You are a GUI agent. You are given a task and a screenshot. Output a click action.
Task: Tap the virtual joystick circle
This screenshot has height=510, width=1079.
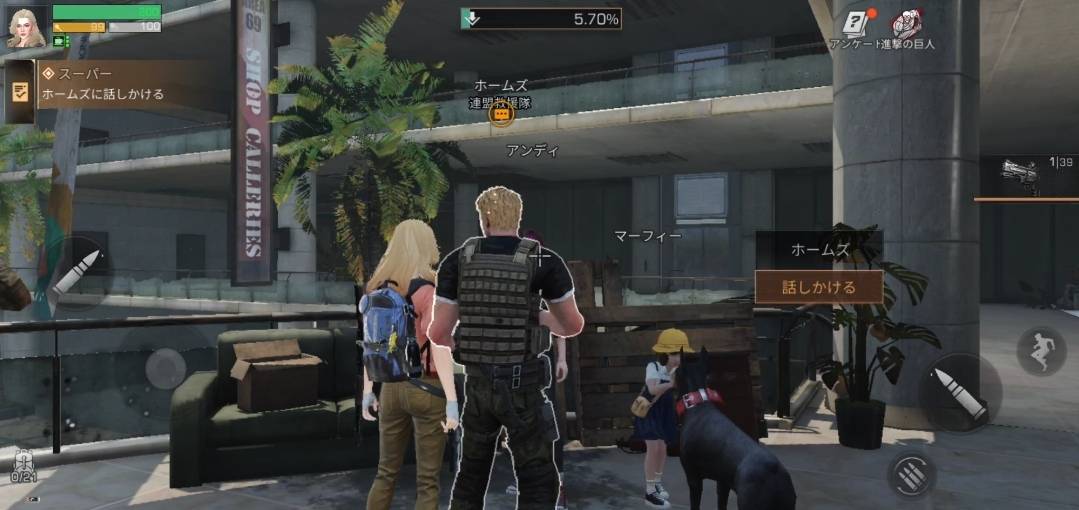(165, 369)
